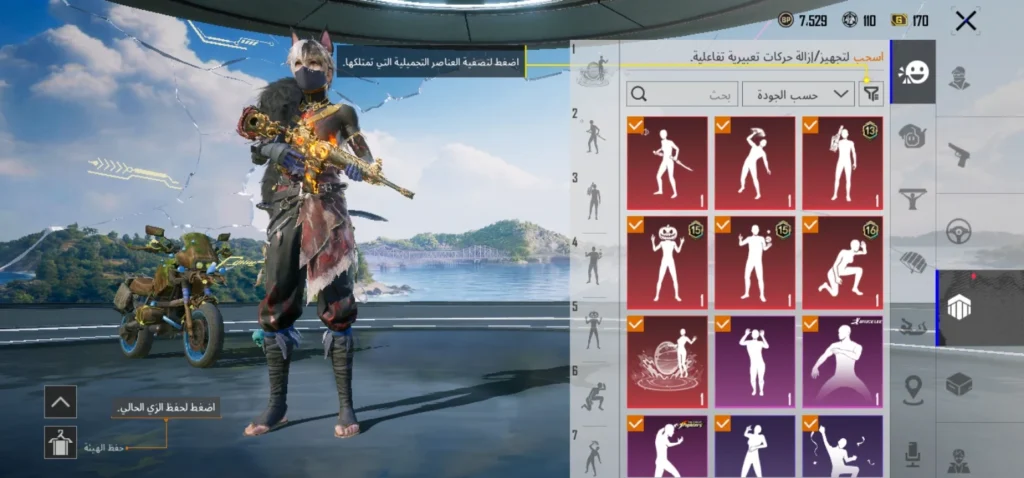Tap the filter funnel icon

click(872, 94)
